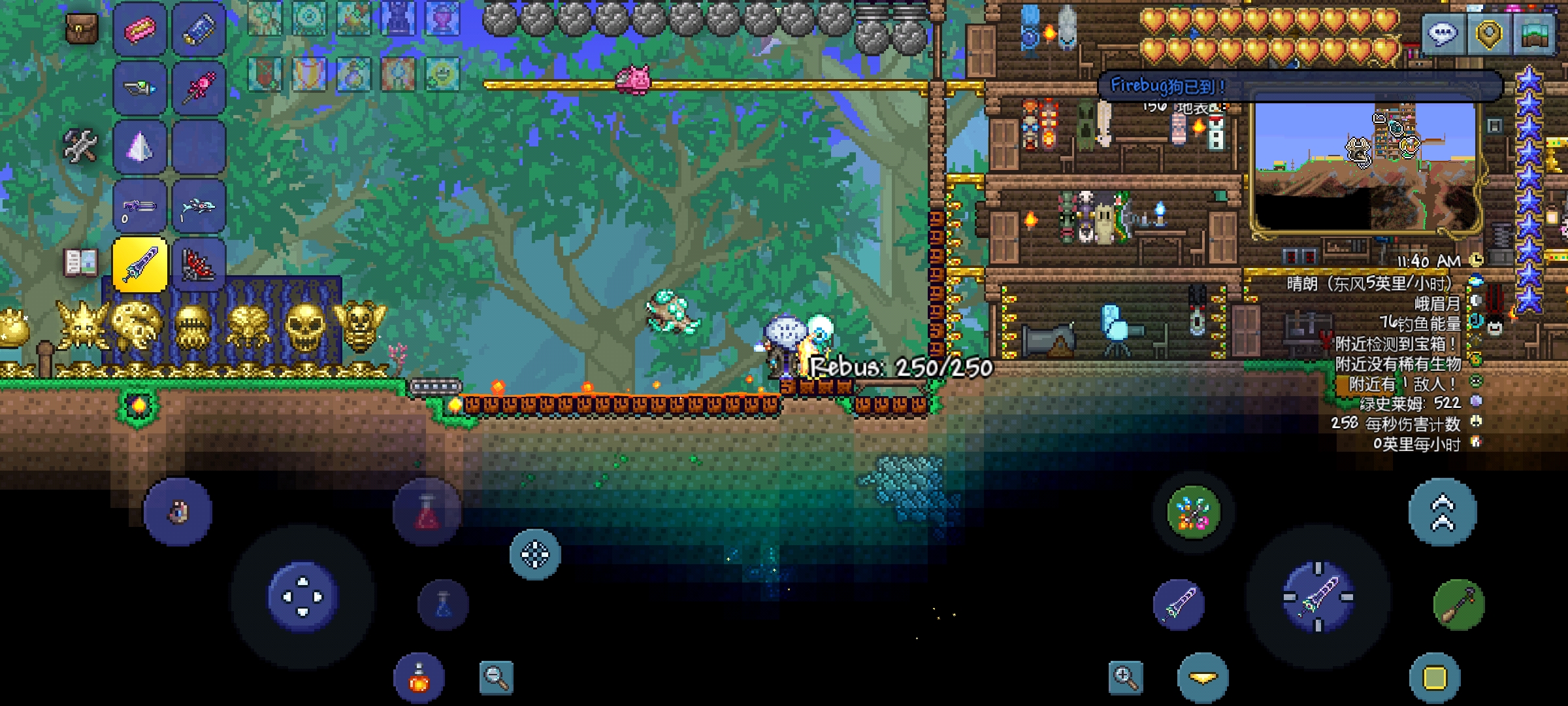
Task: Open the inventory bag
Action: tap(82, 28)
